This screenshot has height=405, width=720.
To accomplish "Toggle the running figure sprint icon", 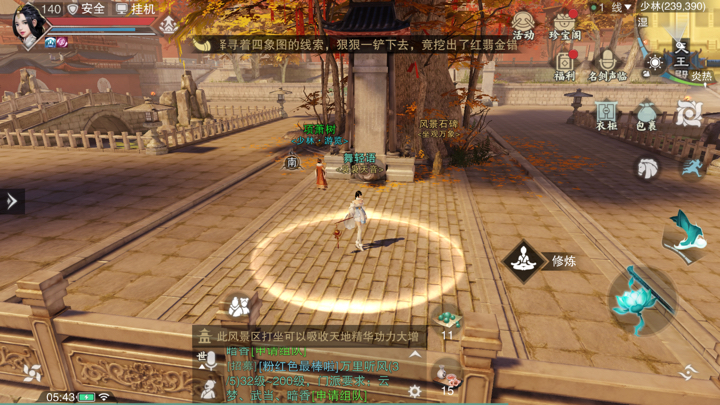I will (692, 168).
